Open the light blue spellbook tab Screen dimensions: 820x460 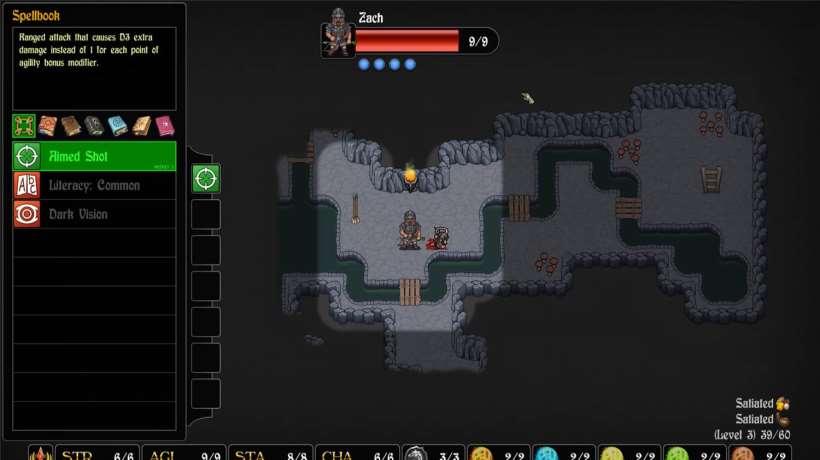(117, 126)
